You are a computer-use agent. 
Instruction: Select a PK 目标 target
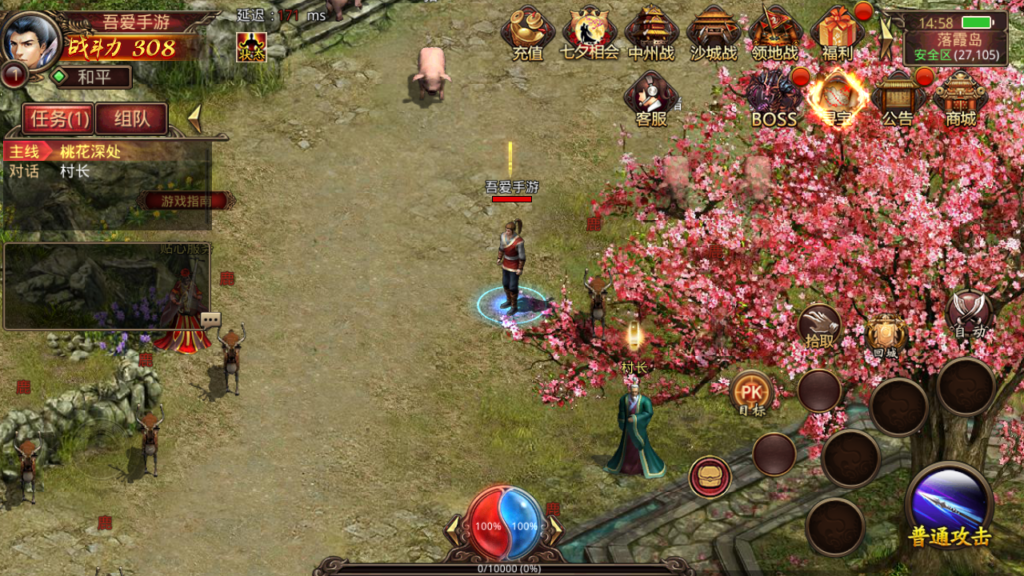tap(750, 393)
